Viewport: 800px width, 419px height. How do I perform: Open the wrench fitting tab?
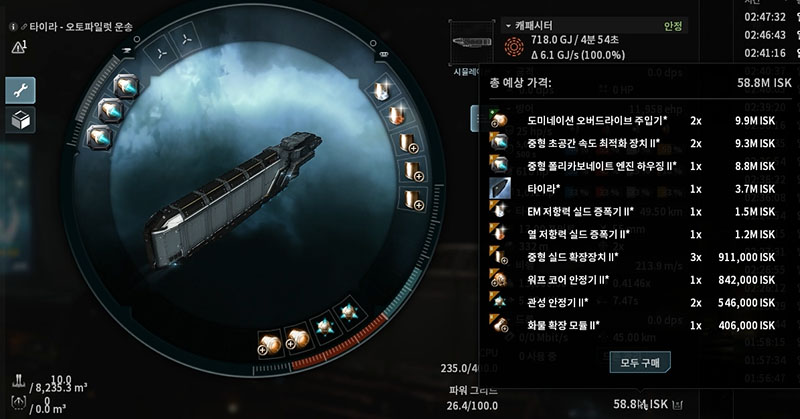click(22, 90)
